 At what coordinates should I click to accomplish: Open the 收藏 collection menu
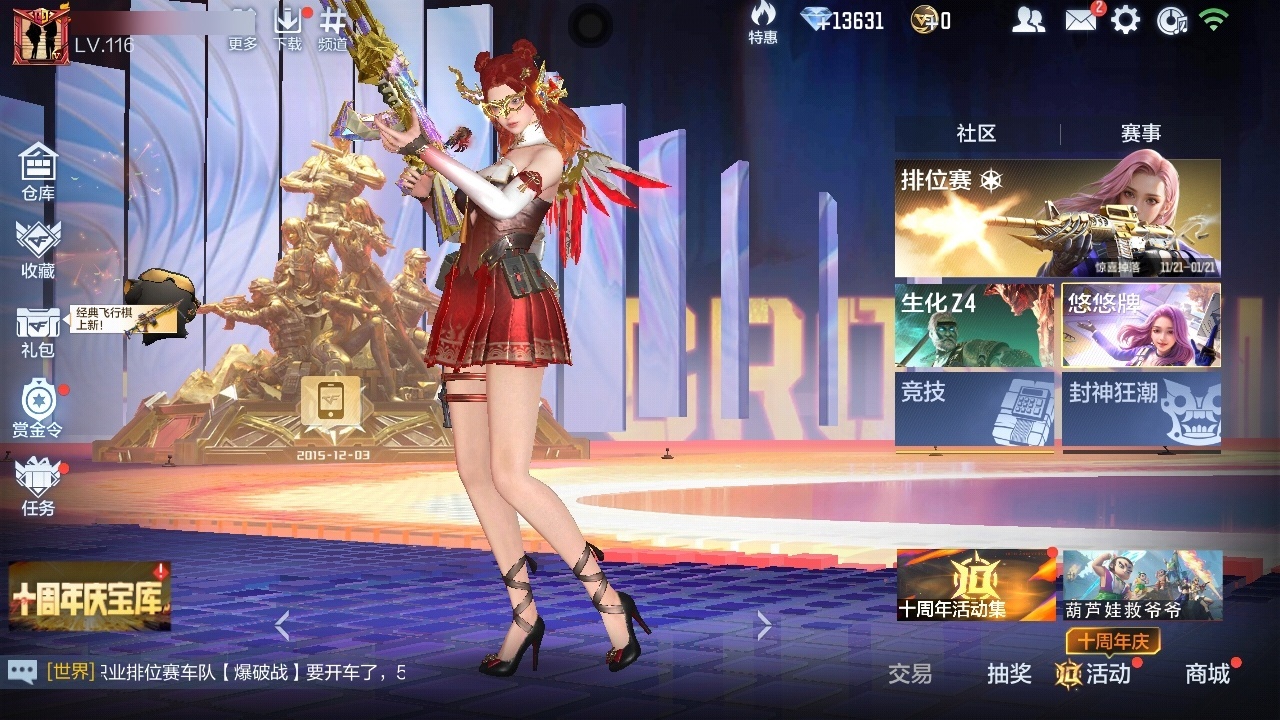point(38,249)
